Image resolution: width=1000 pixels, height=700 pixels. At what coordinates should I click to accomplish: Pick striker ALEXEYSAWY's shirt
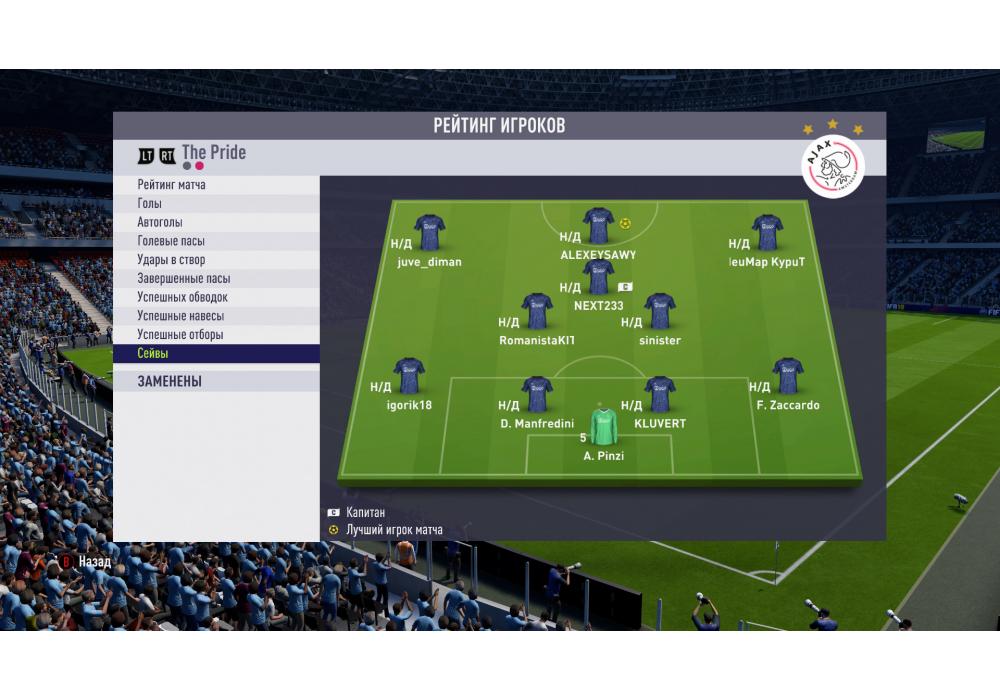[598, 226]
